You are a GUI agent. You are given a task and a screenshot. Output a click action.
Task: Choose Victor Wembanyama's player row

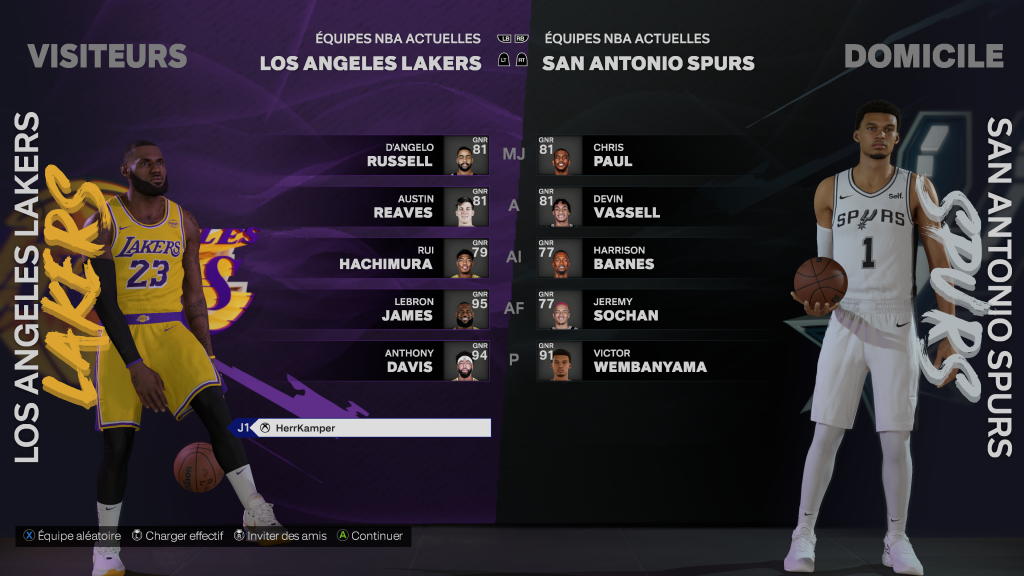622,360
